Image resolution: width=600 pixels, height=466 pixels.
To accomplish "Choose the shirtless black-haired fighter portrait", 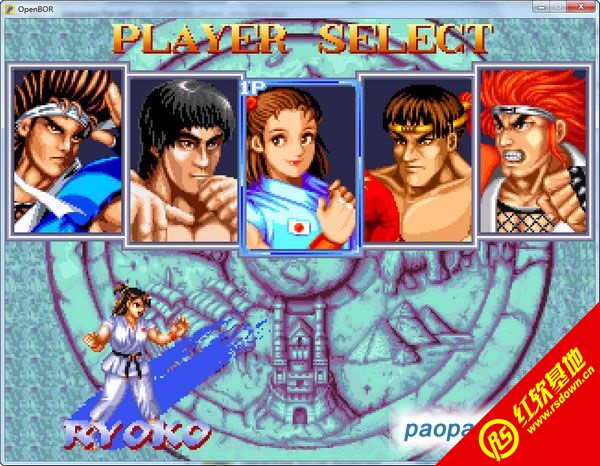I will click(182, 160).
